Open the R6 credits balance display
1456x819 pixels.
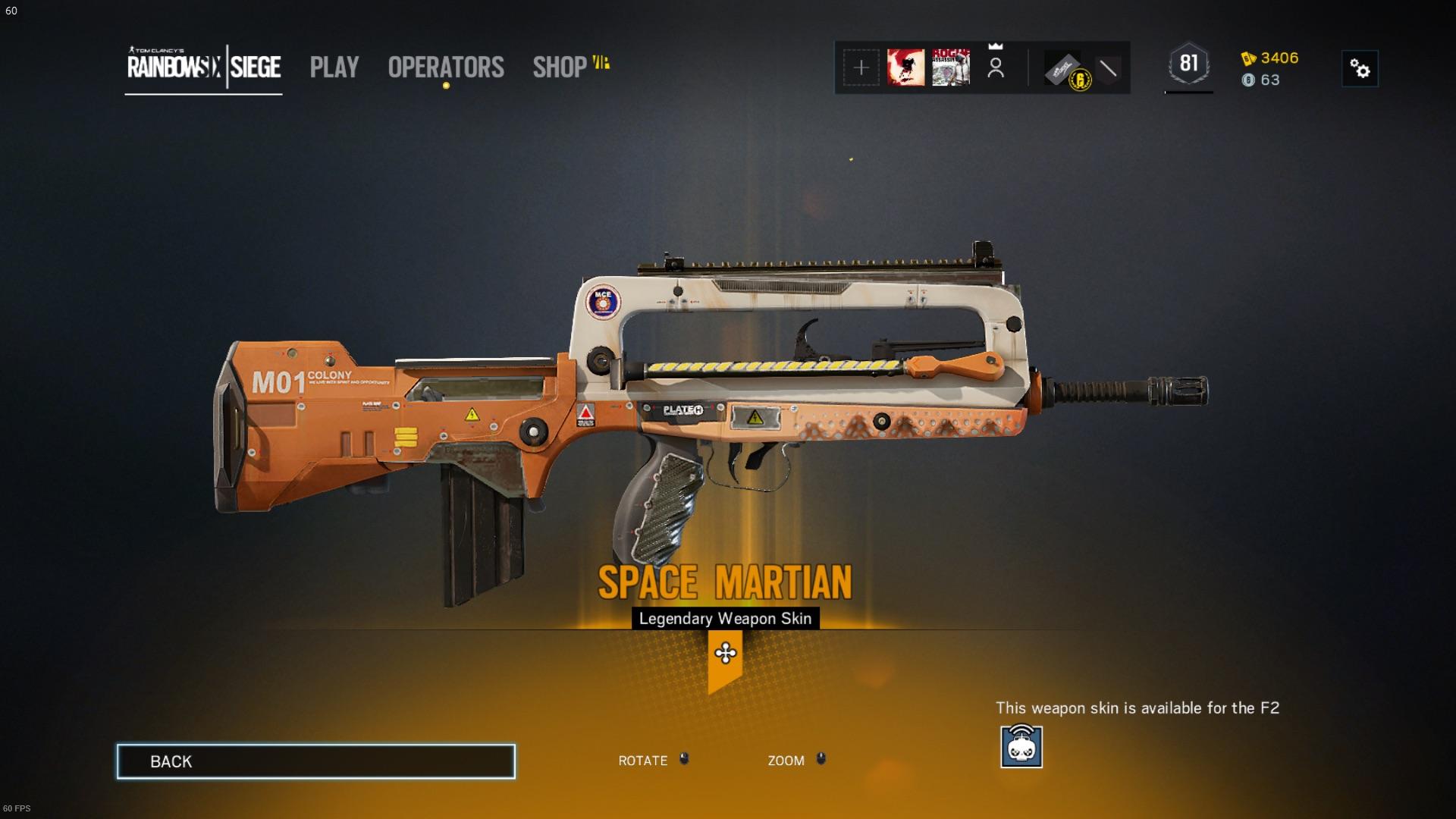coord(1264,80)
